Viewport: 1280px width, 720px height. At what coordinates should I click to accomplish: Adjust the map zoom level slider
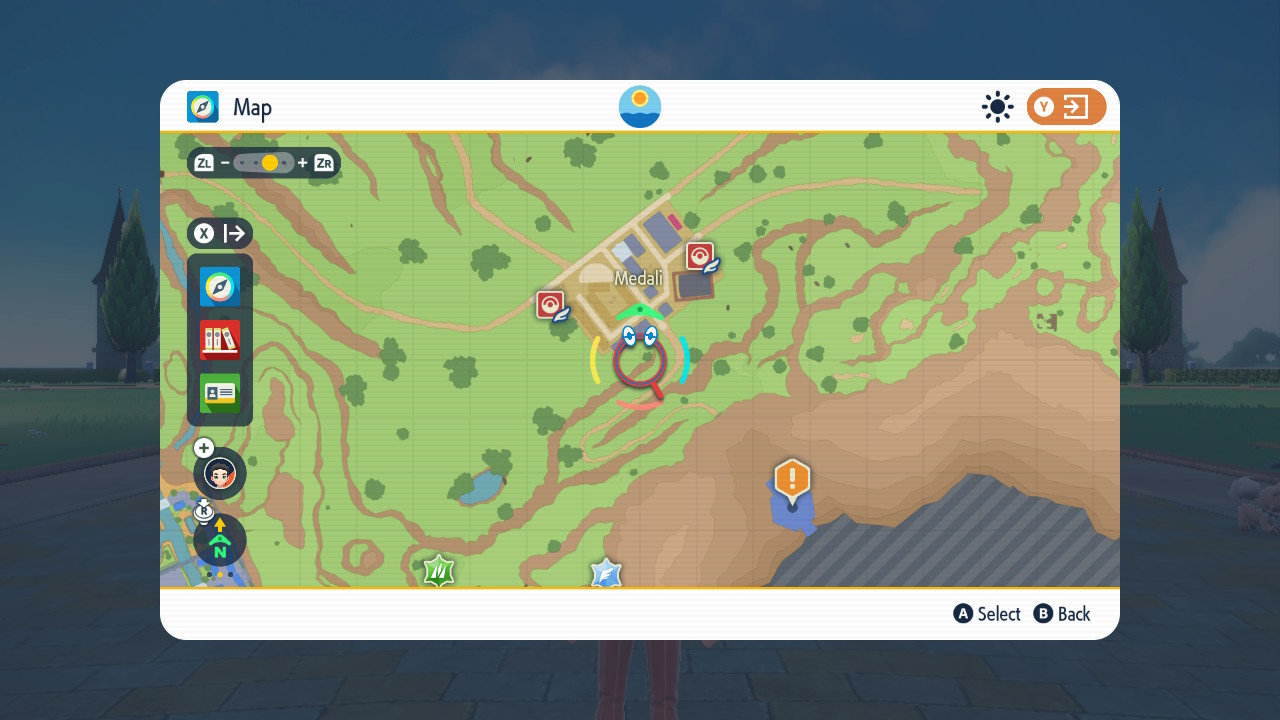click(x=265, y=163)
